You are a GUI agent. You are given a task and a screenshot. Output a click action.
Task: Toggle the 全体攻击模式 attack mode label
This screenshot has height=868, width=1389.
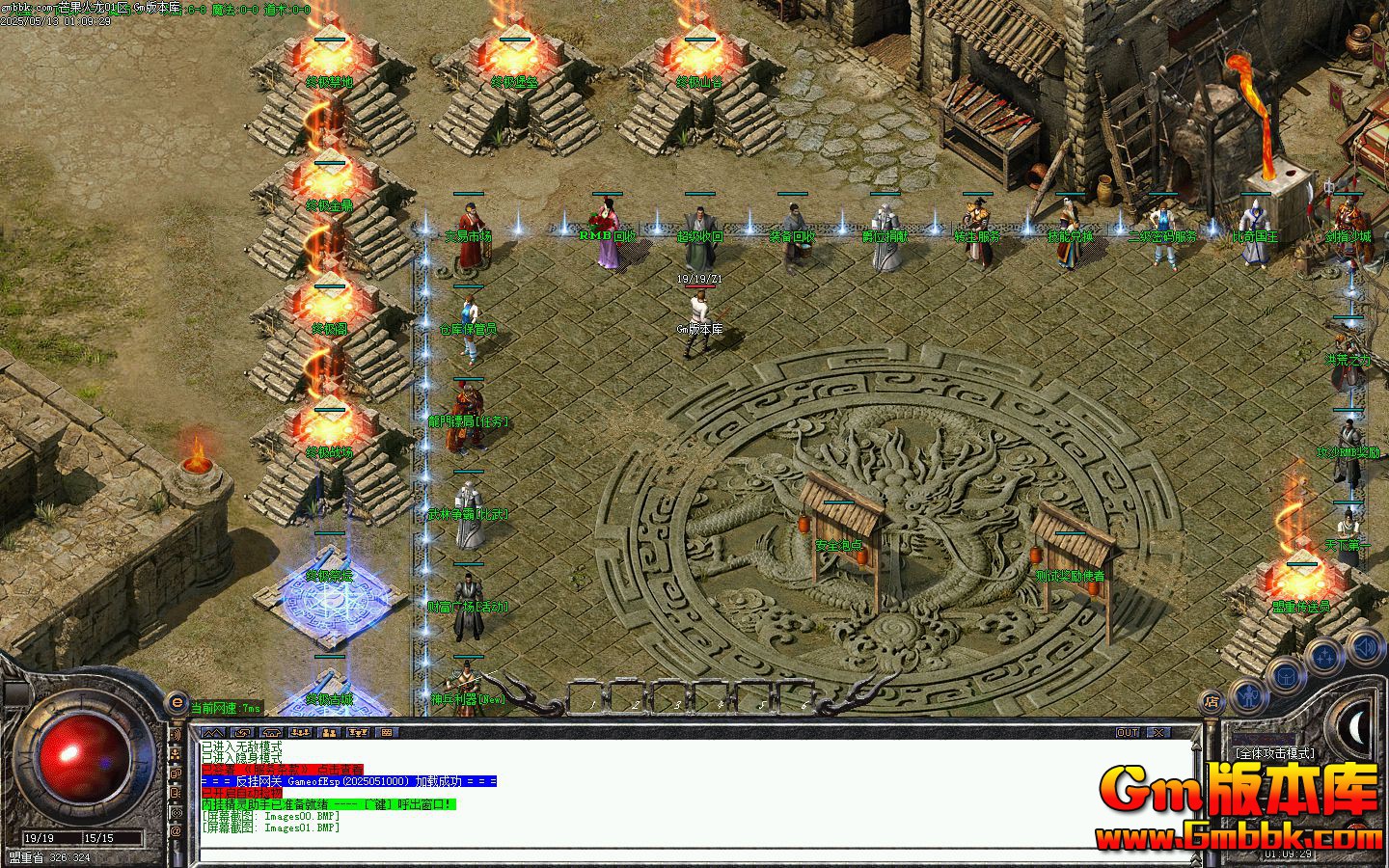[1274, 753]
